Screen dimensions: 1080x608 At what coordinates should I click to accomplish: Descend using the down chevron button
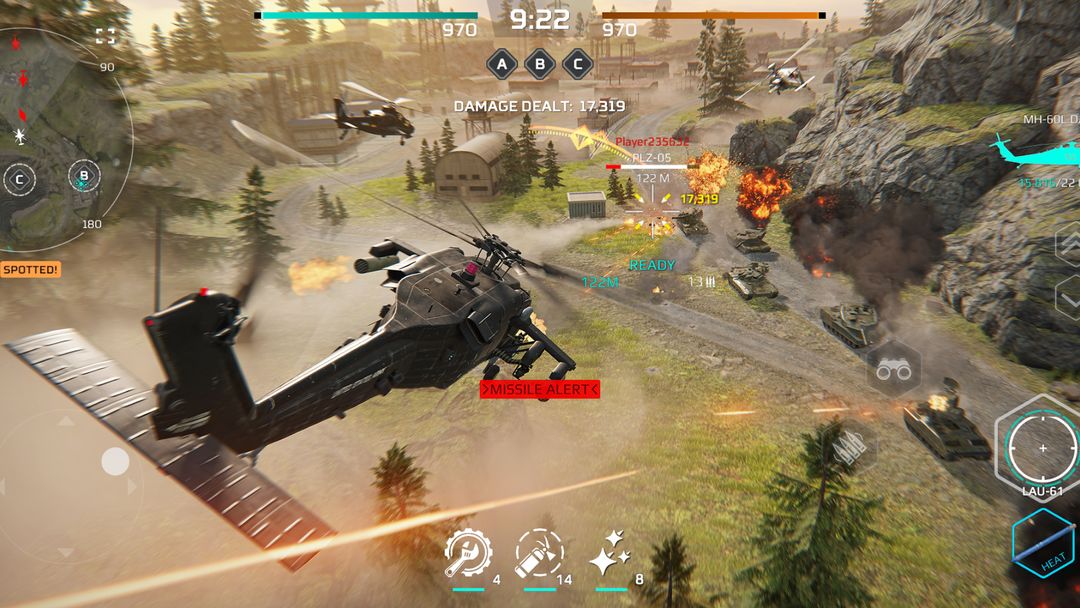point(1067,297)
